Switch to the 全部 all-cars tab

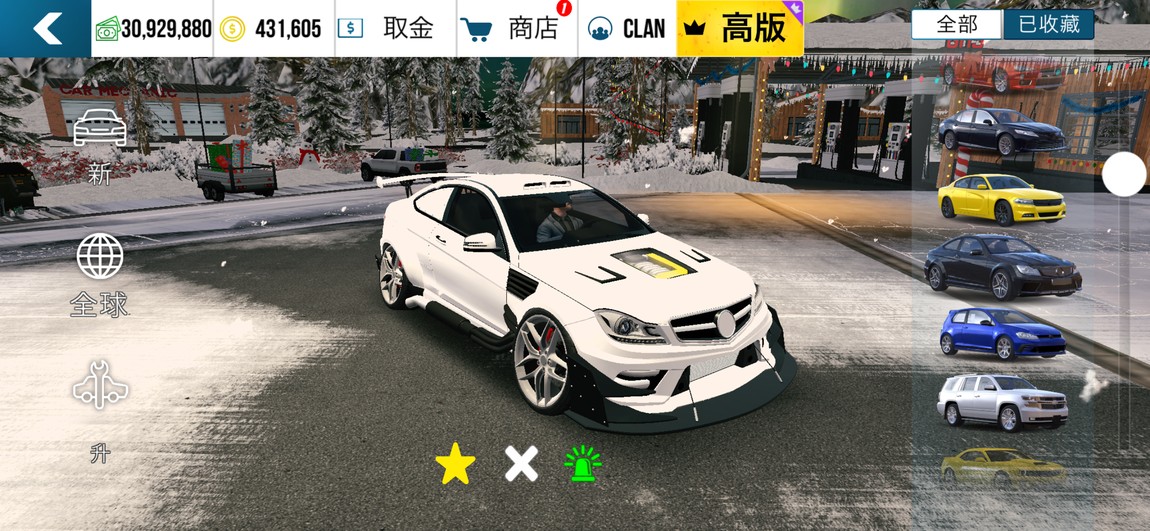pos(956,25)
